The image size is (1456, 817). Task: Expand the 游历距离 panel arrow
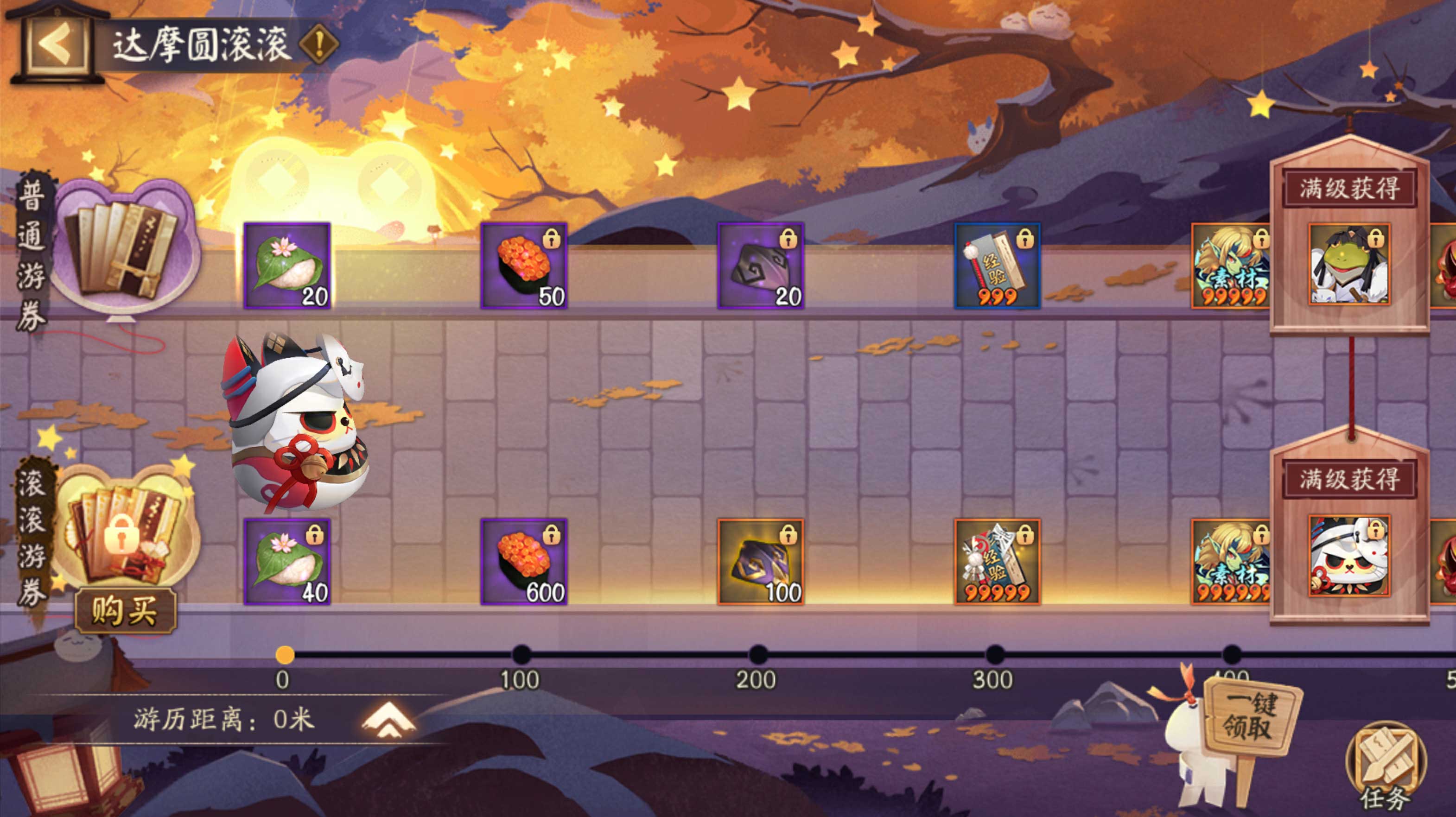click(x=388, y=720)
